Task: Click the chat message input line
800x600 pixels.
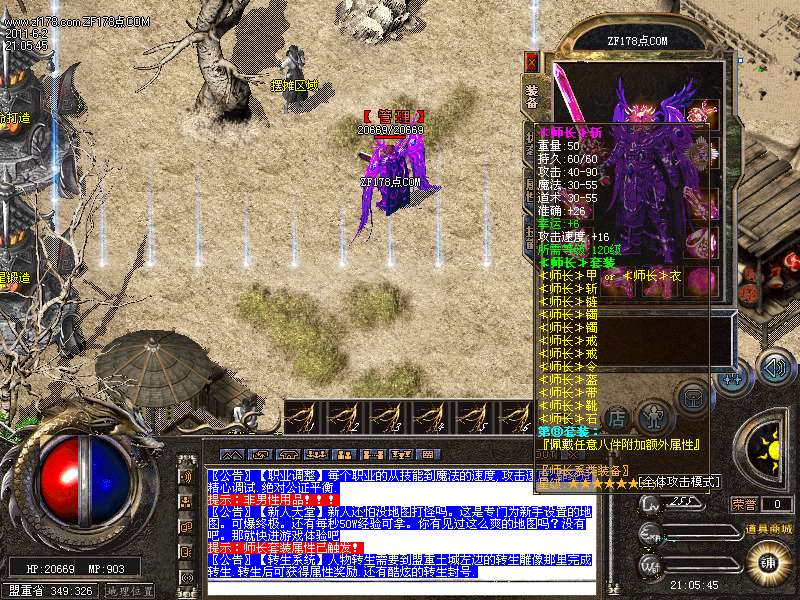Action: point(400,586)
